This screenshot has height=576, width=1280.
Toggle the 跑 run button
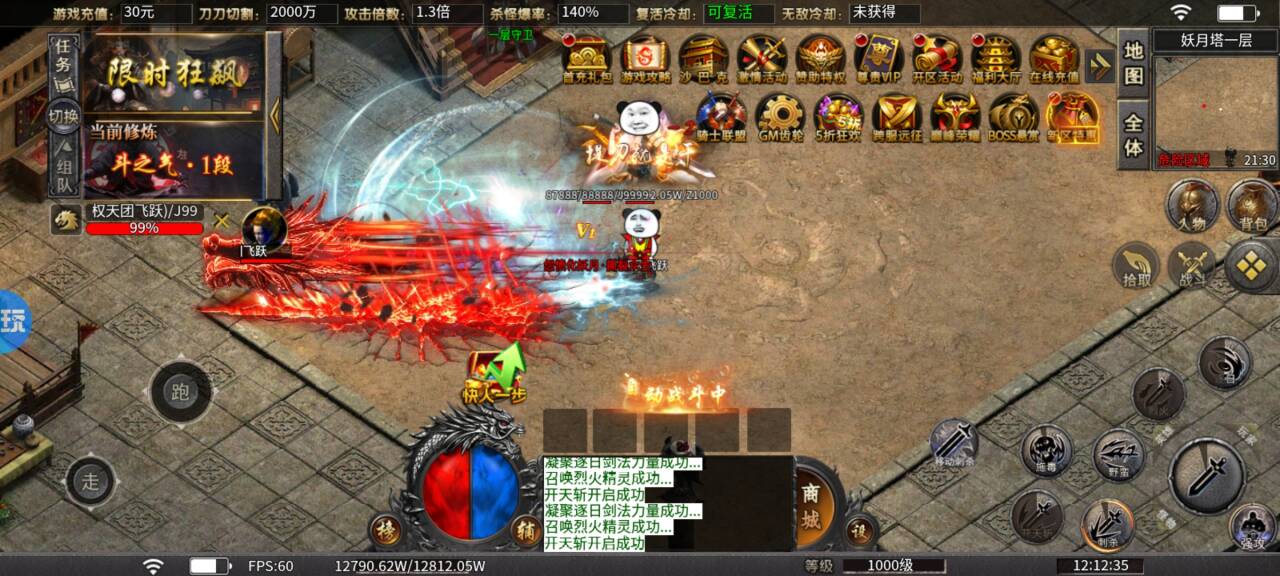tap(180, 391)
